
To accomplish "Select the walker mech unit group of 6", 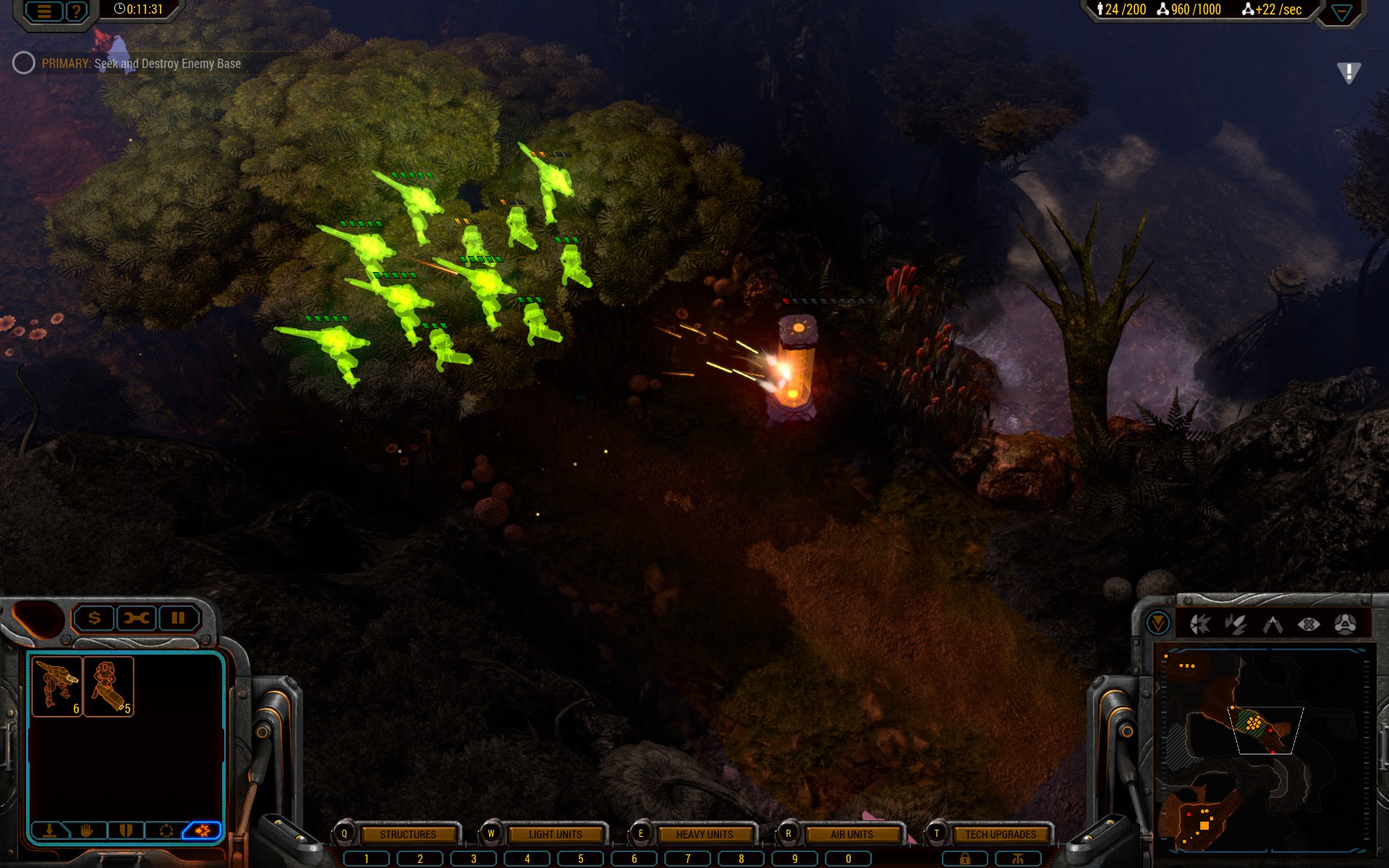I will coord(57,686).
